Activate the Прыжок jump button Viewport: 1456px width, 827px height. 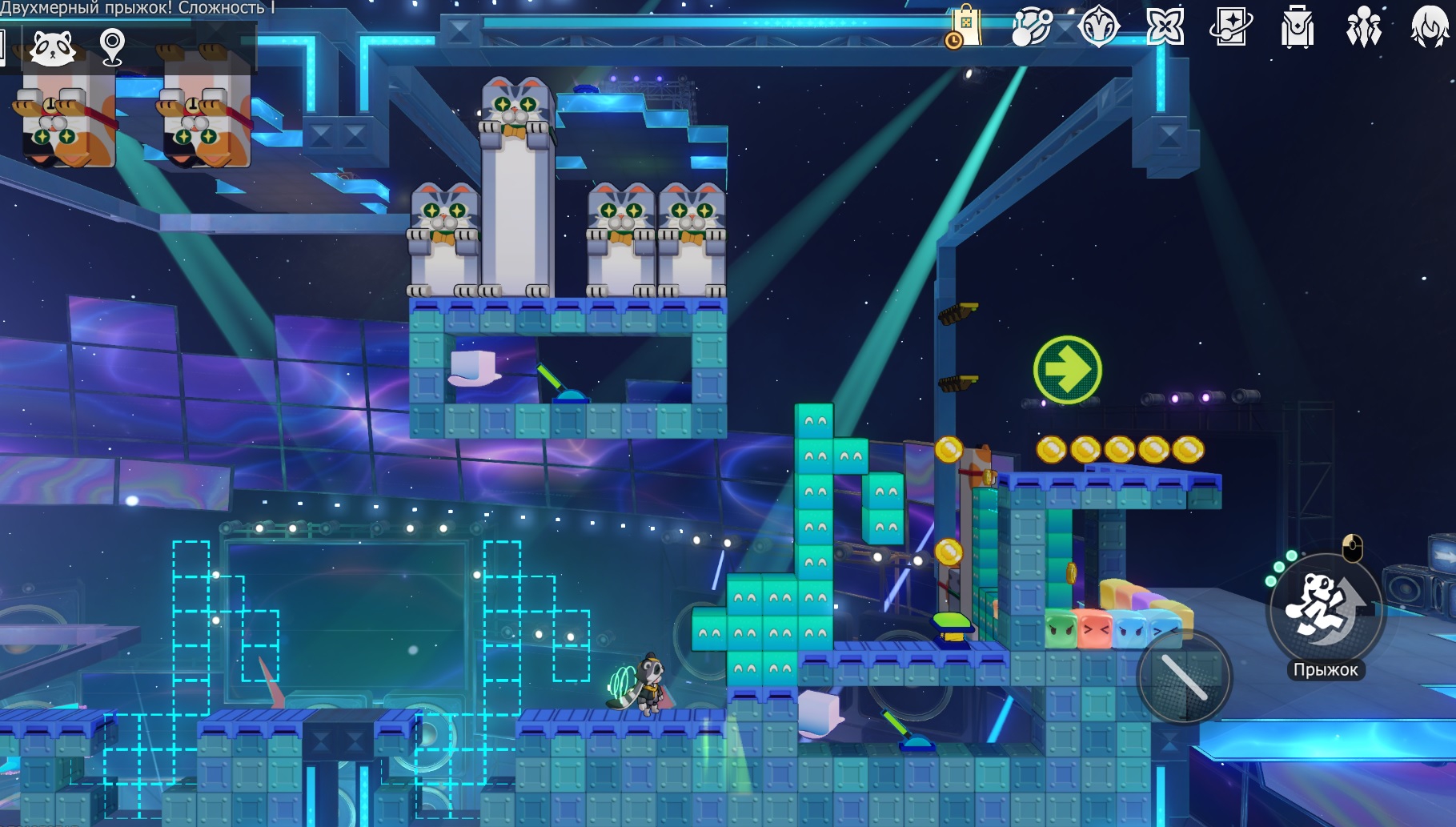(x=1326, y=611)
